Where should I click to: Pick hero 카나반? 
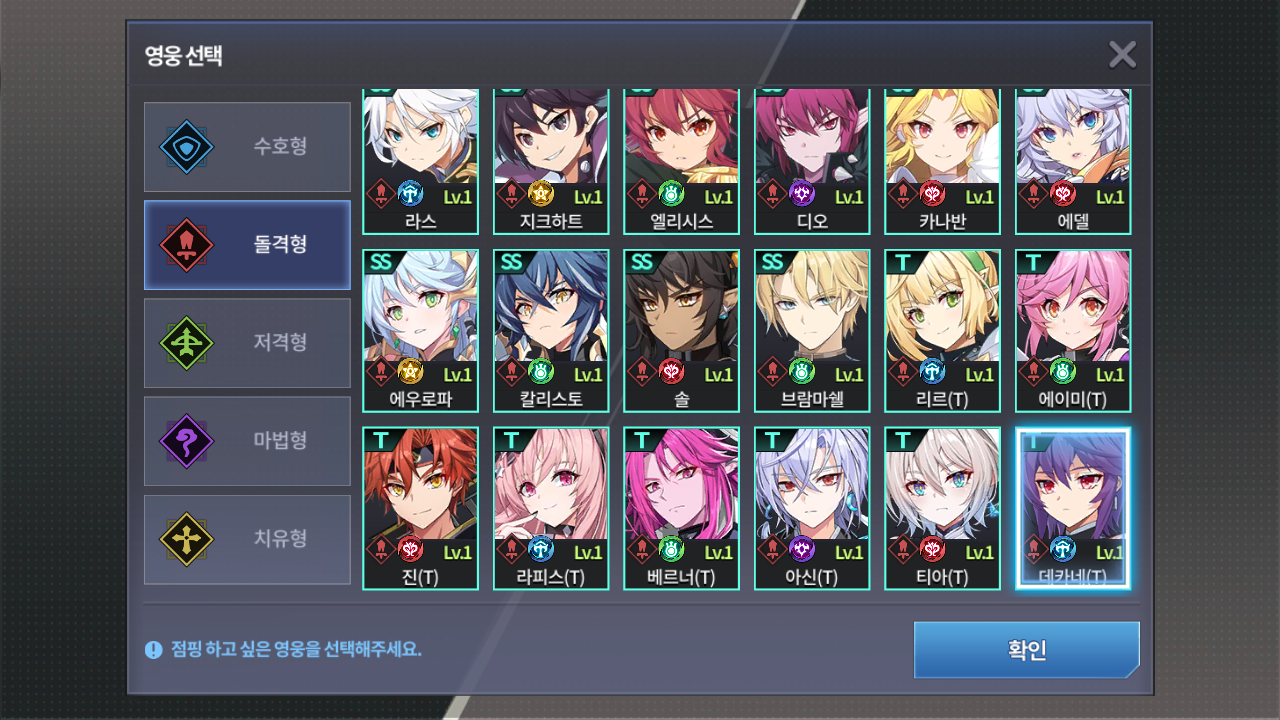coord(942,160)
